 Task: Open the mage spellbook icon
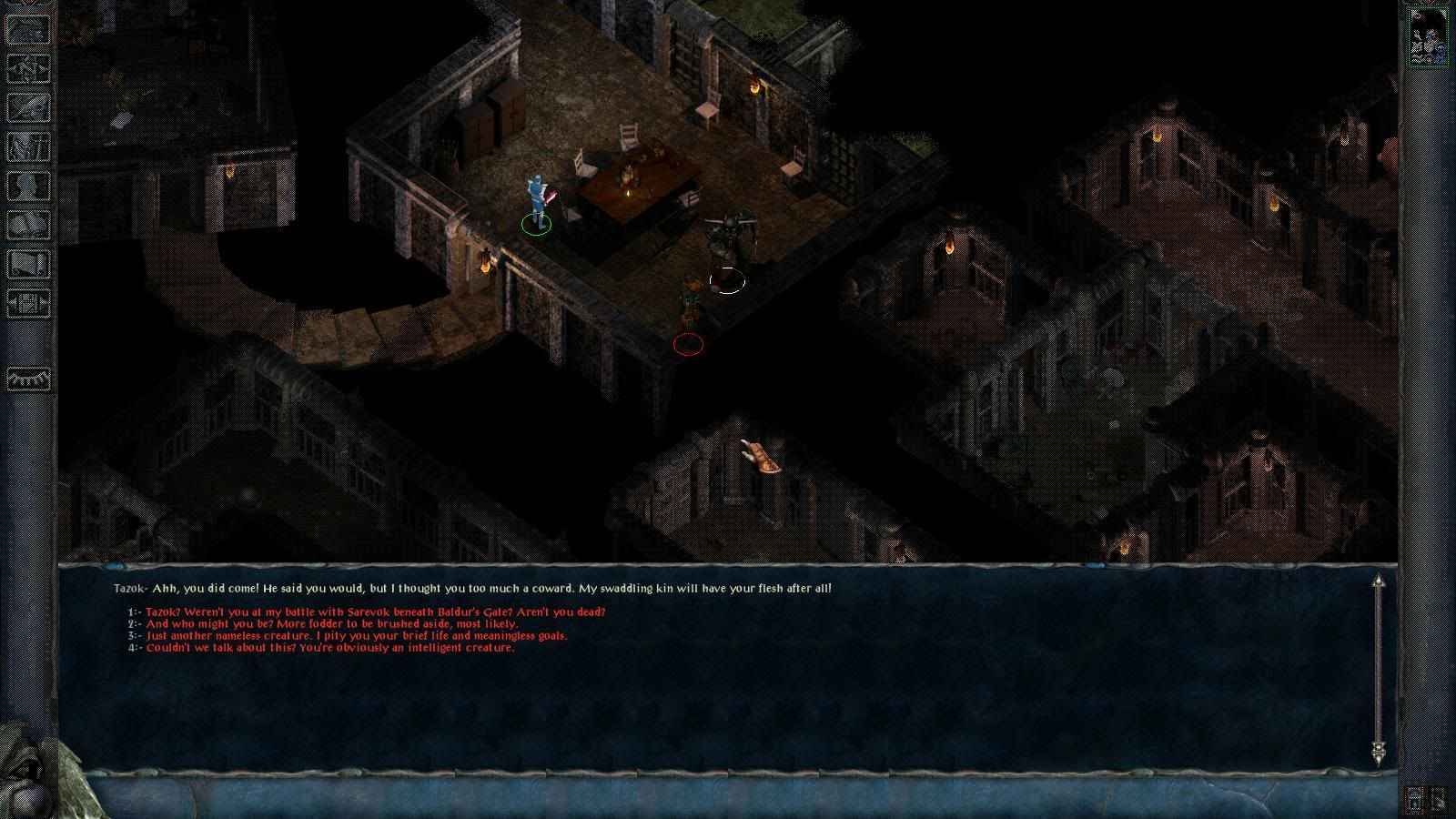[x=29, y=225]
